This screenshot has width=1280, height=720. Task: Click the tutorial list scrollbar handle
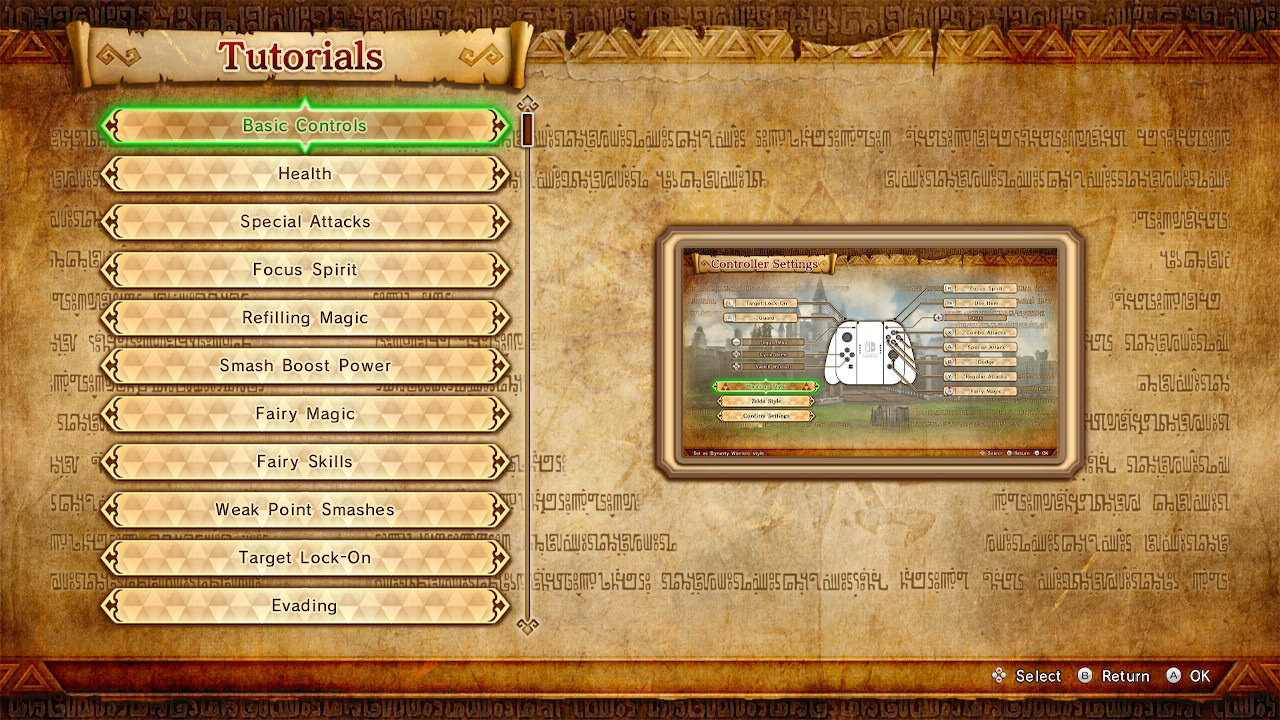pos(528,128)
